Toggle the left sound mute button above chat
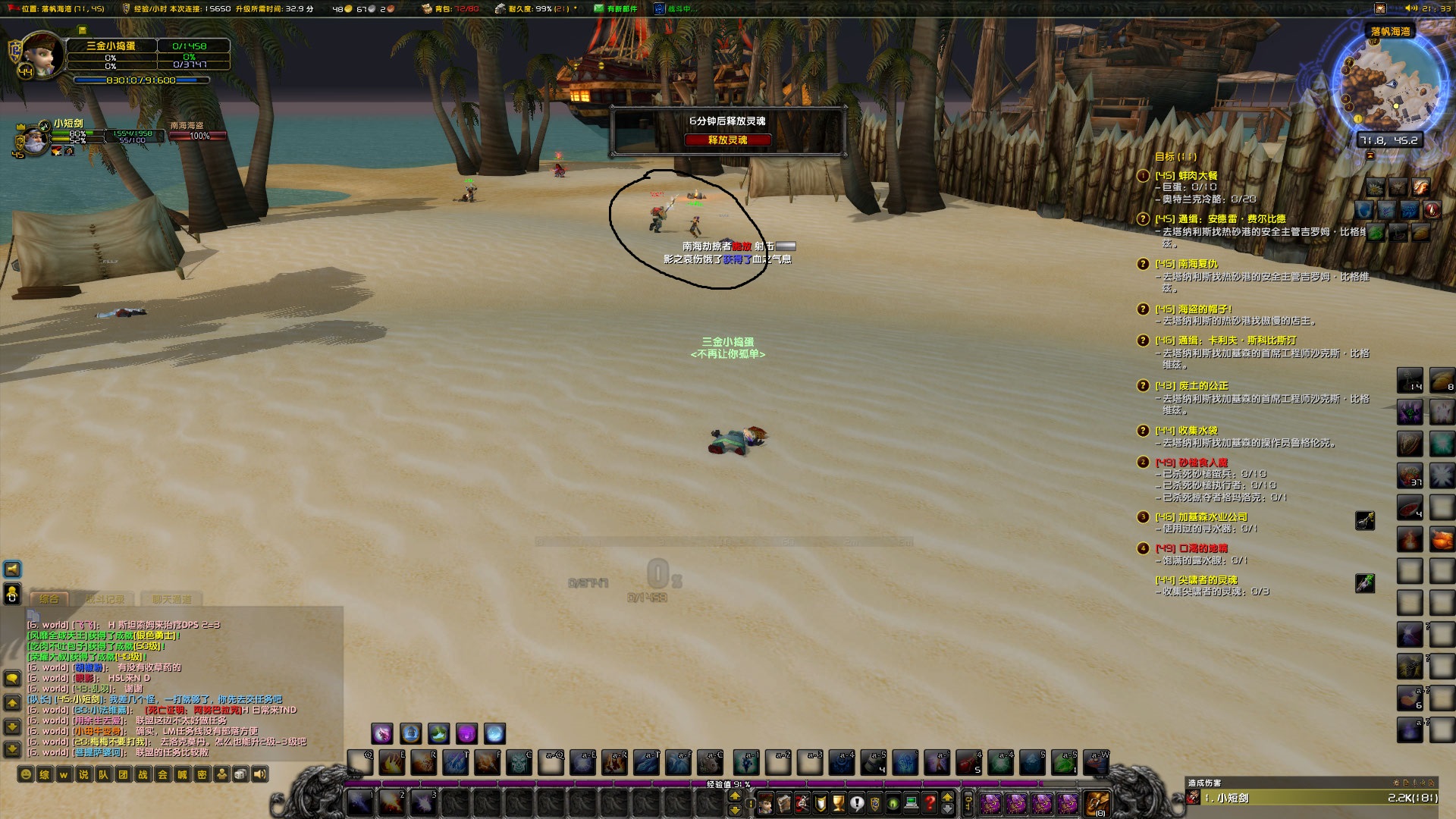This screenshot has height=819, width=1456. 12,570
